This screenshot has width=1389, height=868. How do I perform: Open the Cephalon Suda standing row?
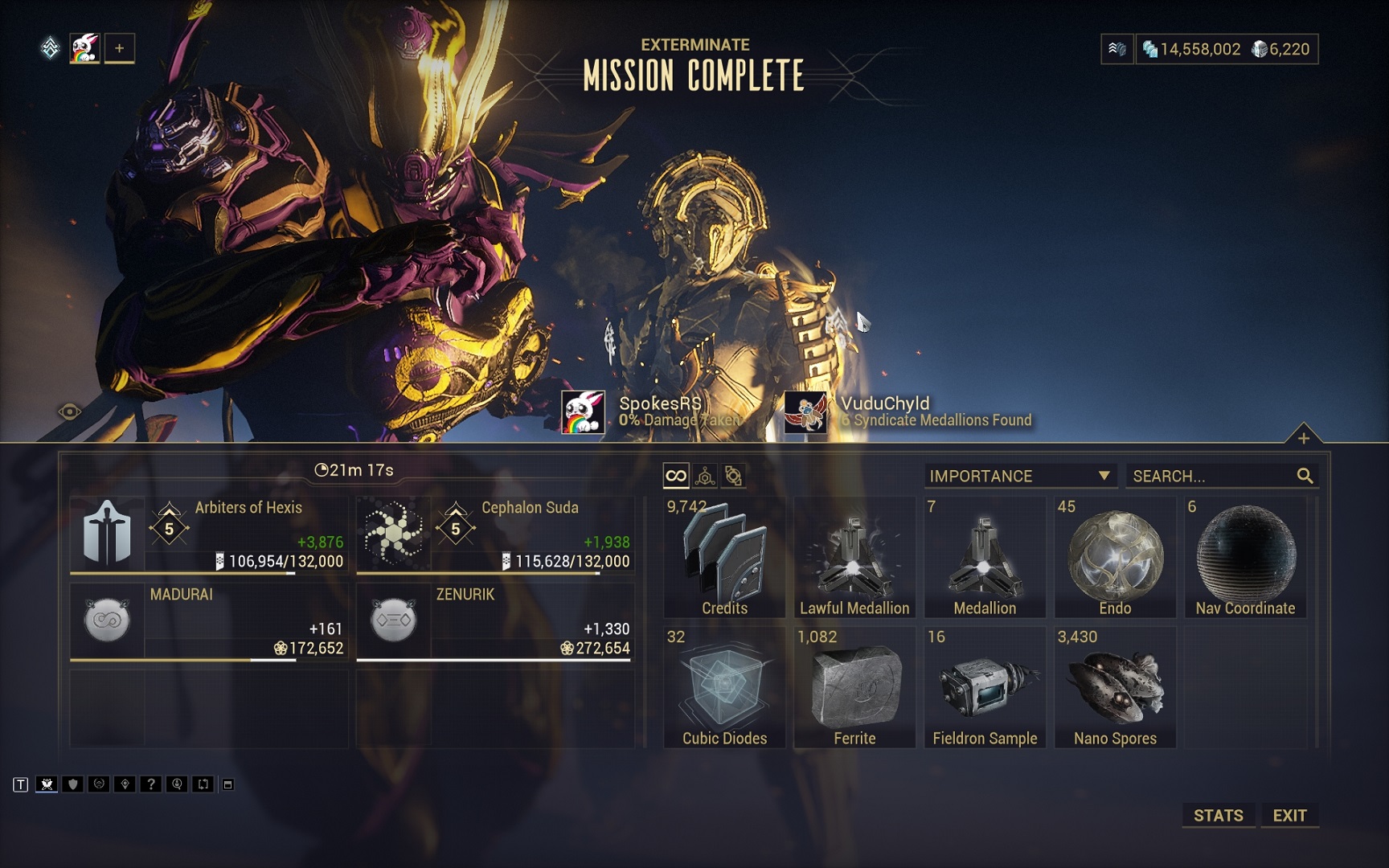coord(495,534)
